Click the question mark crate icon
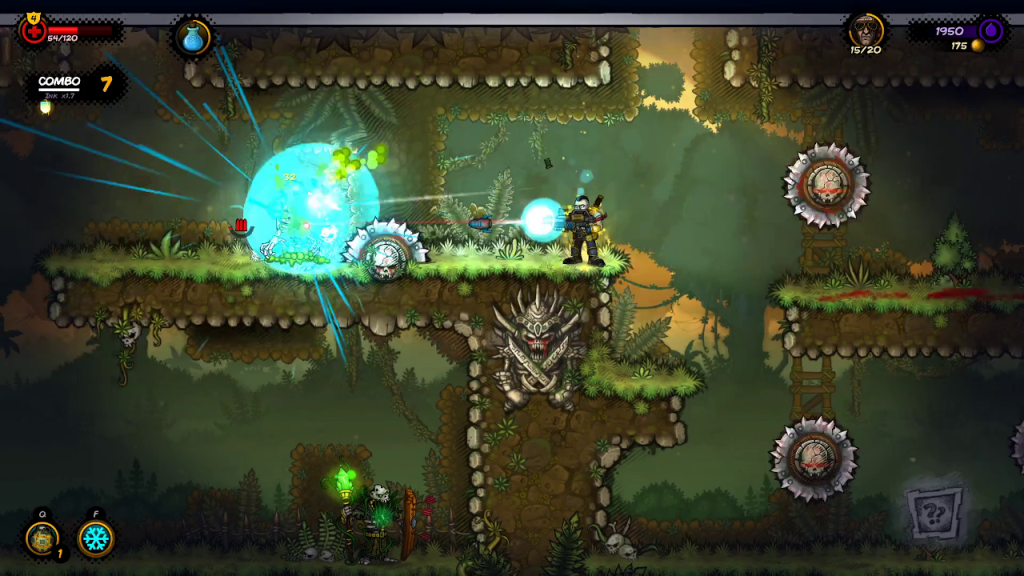Viewport: 1024px width, 576px height. (935, 515)
